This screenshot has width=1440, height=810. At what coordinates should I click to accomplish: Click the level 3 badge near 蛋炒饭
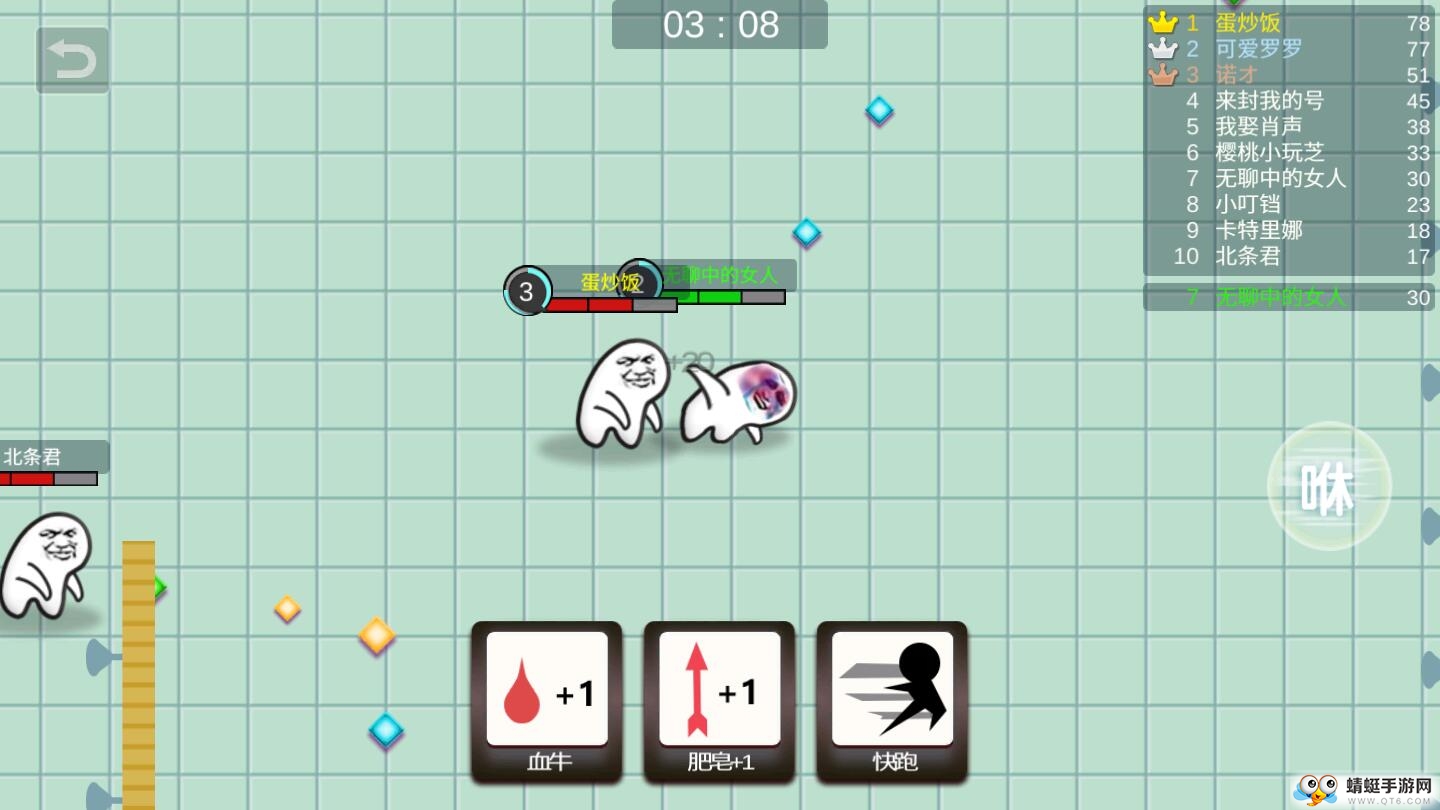[x=527, y=291]
